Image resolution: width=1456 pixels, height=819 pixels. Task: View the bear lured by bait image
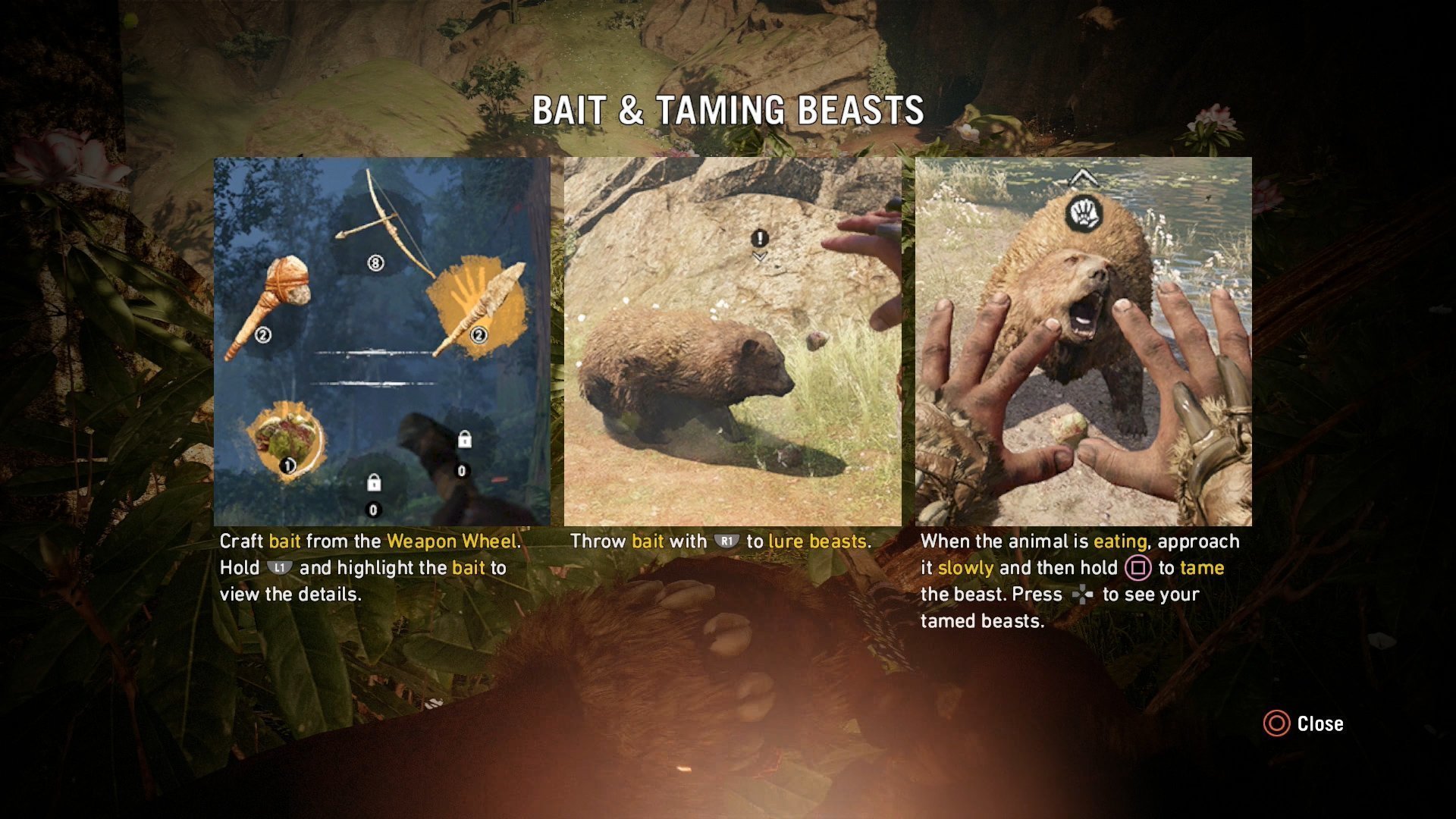pyautogui.click(x=732, y=341)
